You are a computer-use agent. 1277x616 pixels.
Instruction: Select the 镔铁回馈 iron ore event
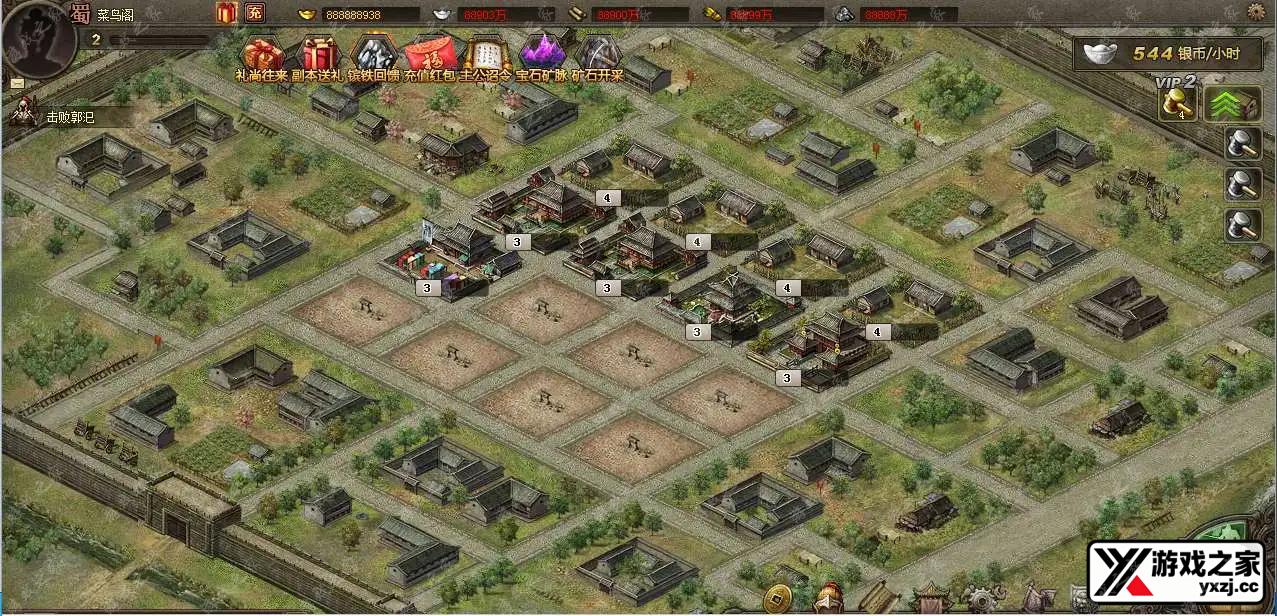[x=375, y=53]
